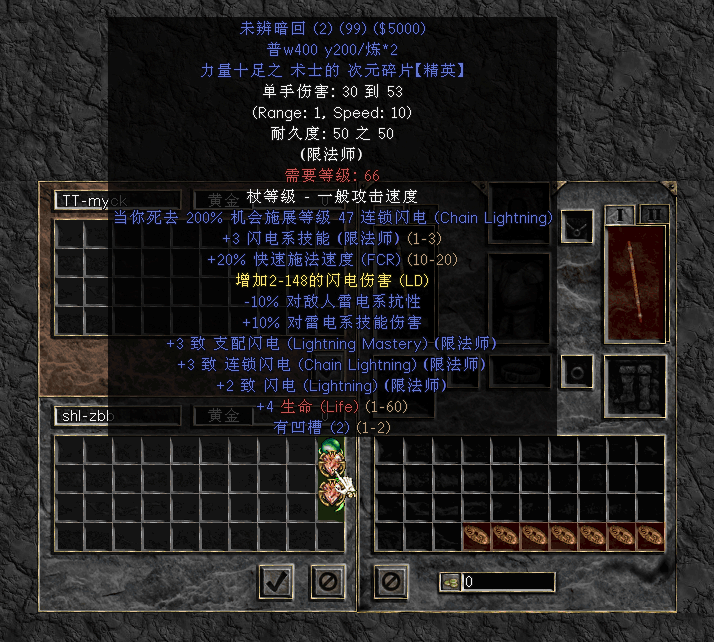Accept the trade with the checkmark button
This screenshot has width=714, height=642.
[275, 579]
